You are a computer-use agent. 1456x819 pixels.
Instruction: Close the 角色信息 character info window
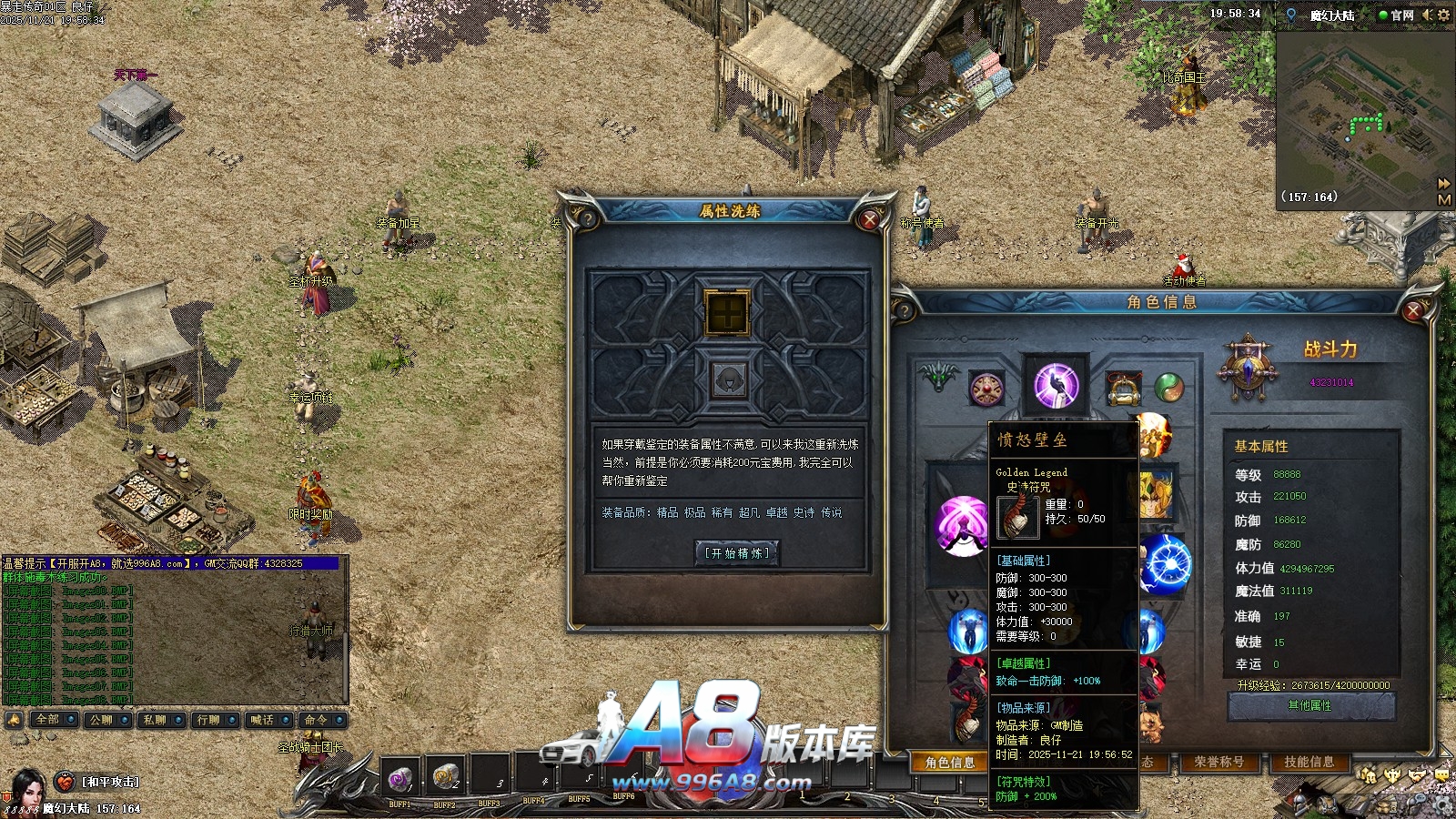1413,311
